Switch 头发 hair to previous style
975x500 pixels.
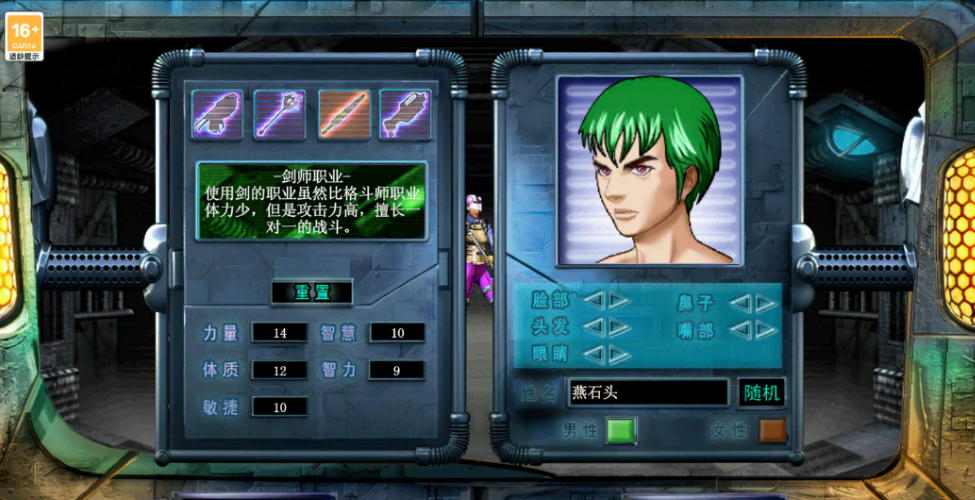(594, 326)
